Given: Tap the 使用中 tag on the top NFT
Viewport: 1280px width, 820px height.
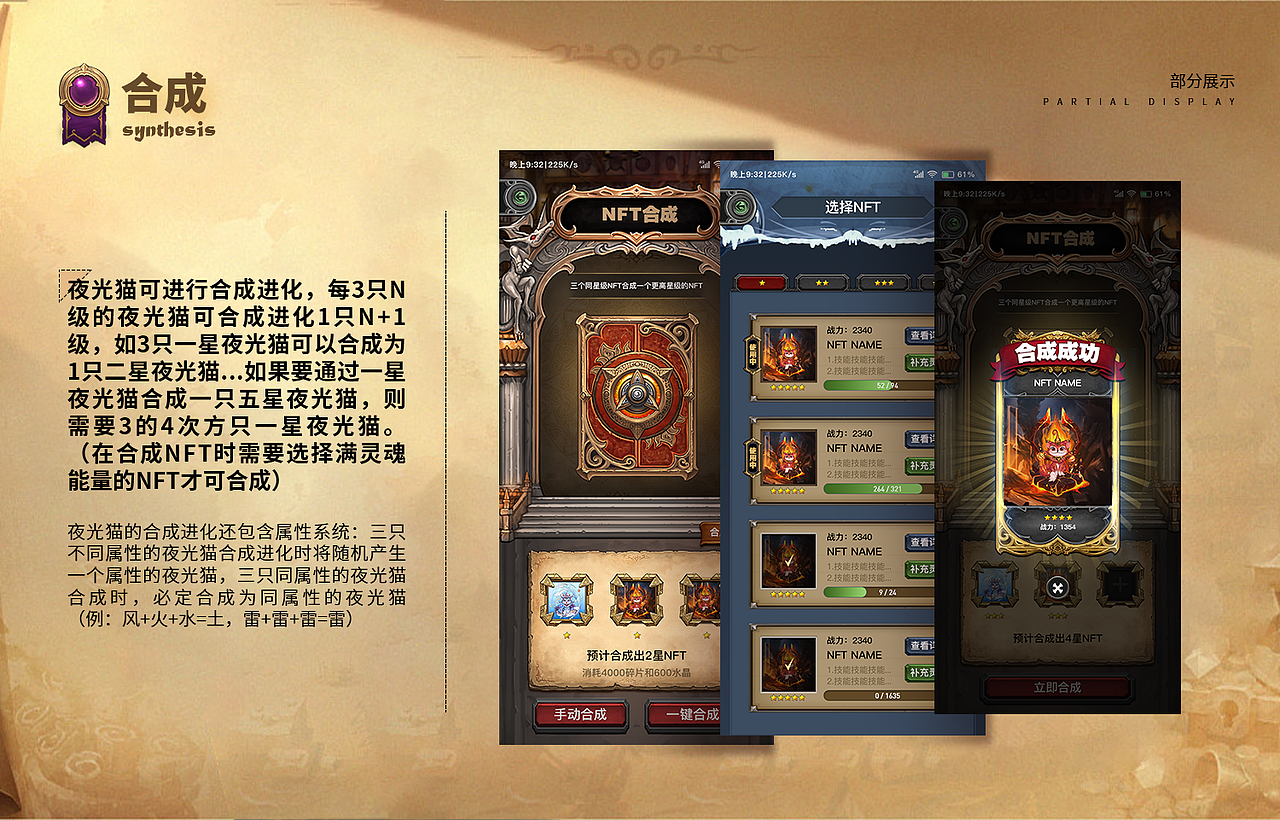Looking at the screenshot, I should tap(750, 353).
